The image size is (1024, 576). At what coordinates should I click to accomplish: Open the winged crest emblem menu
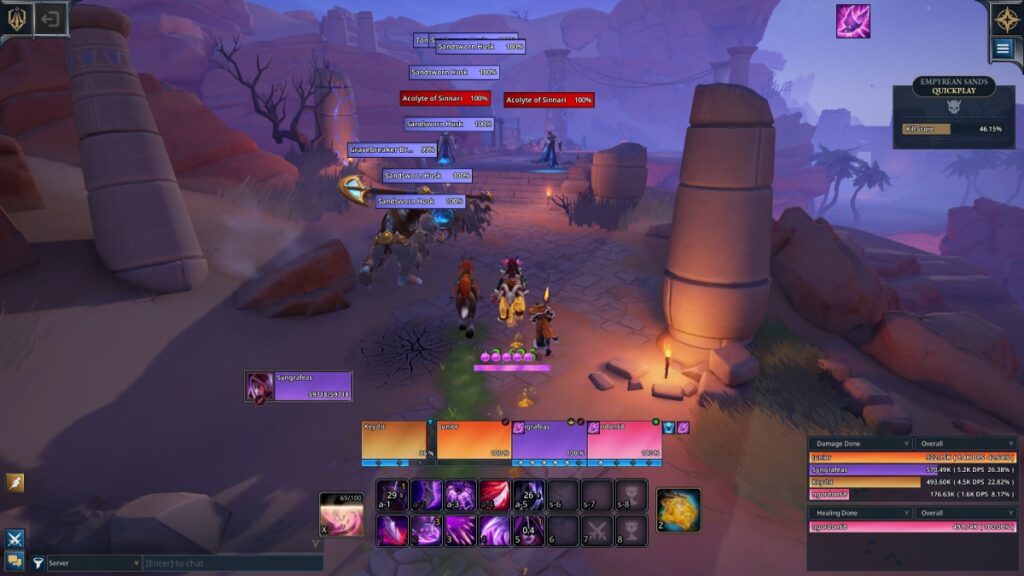click(x=17, y=18)
